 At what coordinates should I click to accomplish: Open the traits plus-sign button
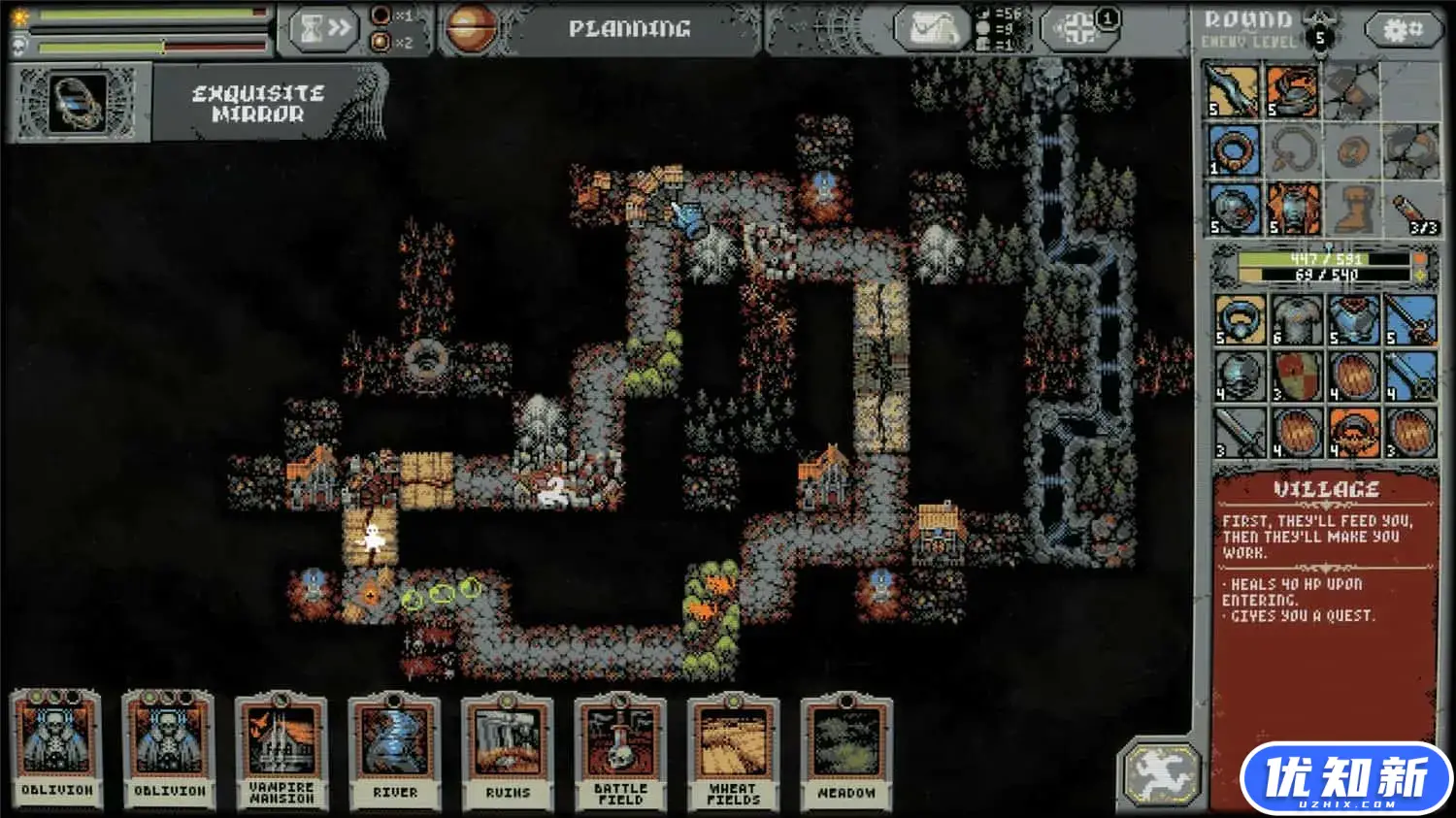[1078, 29]
